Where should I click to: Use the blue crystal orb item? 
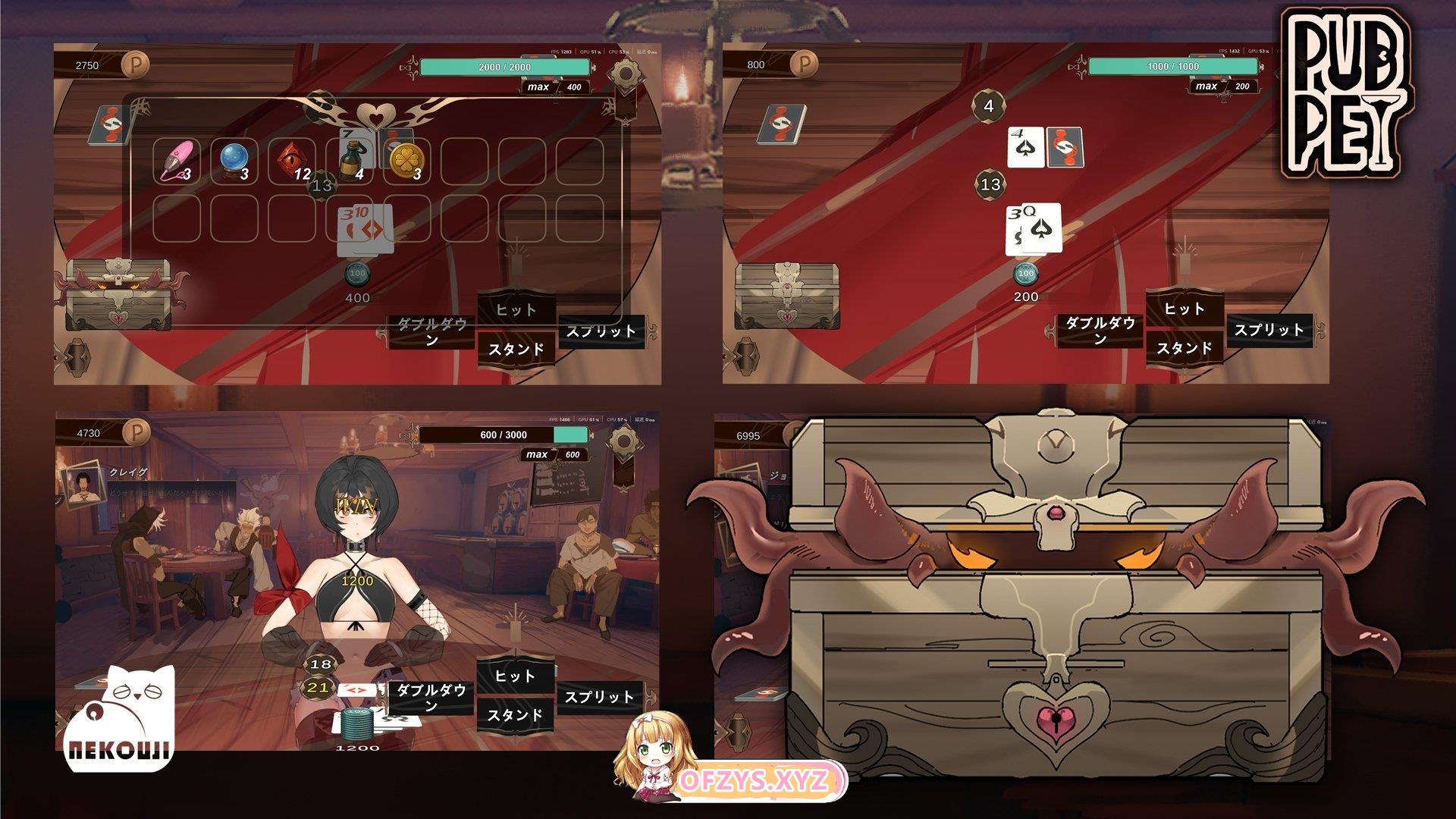[234, 161]
